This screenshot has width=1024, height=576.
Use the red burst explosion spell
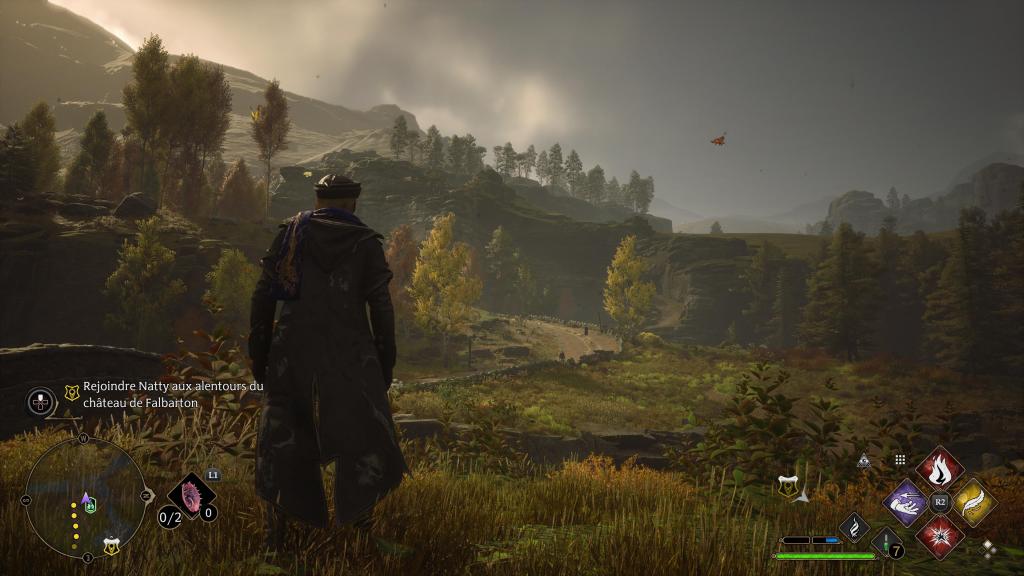point(940,536)
